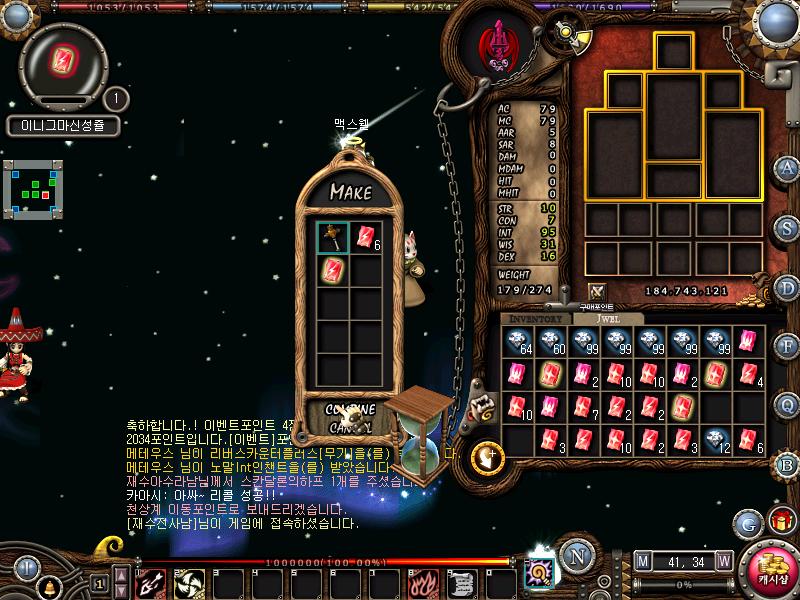Click the gift box icon
Viewport: 800px width, 600px height.
[x=779, y=522]
